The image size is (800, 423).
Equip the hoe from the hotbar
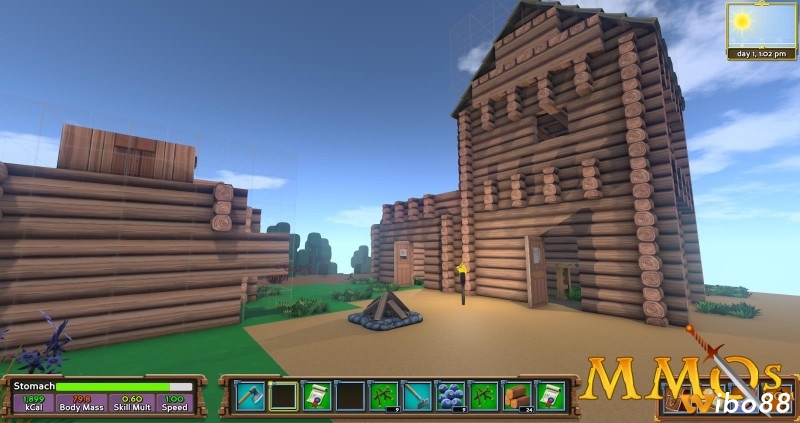point(417,396)
